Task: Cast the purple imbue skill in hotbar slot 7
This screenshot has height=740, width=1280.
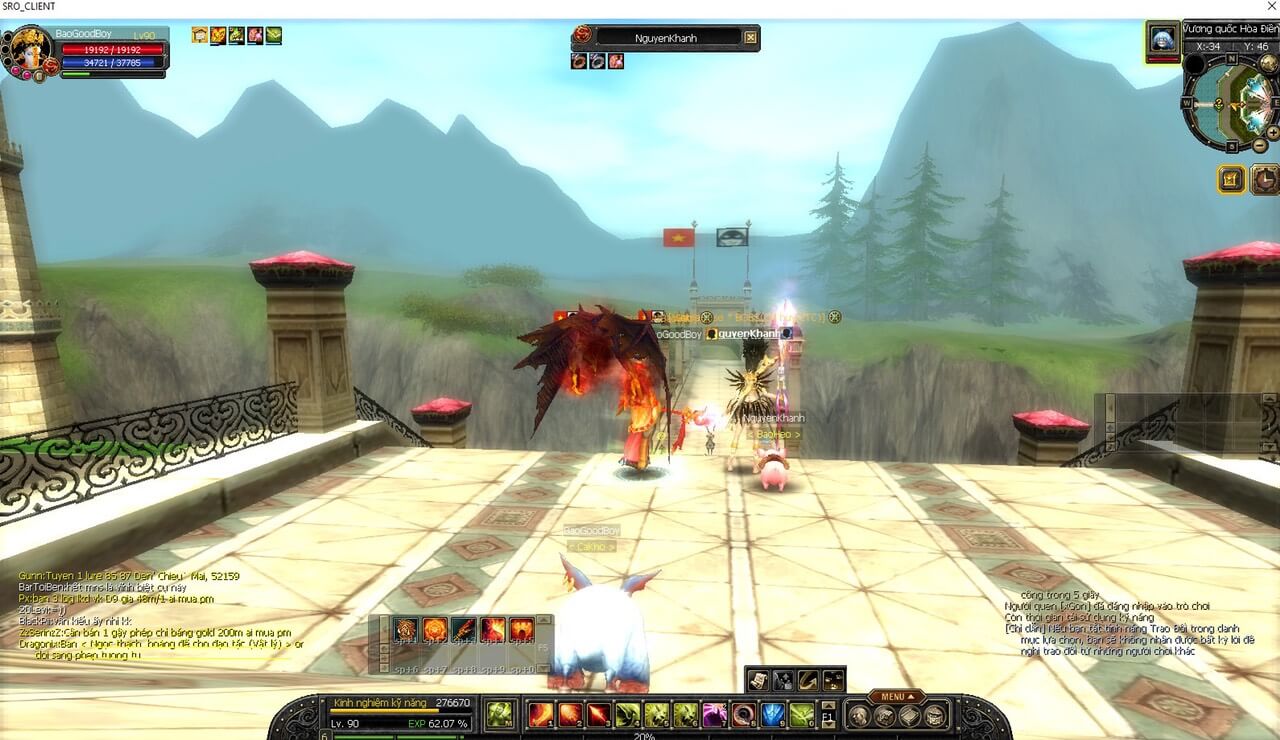Action: [716, 714]
